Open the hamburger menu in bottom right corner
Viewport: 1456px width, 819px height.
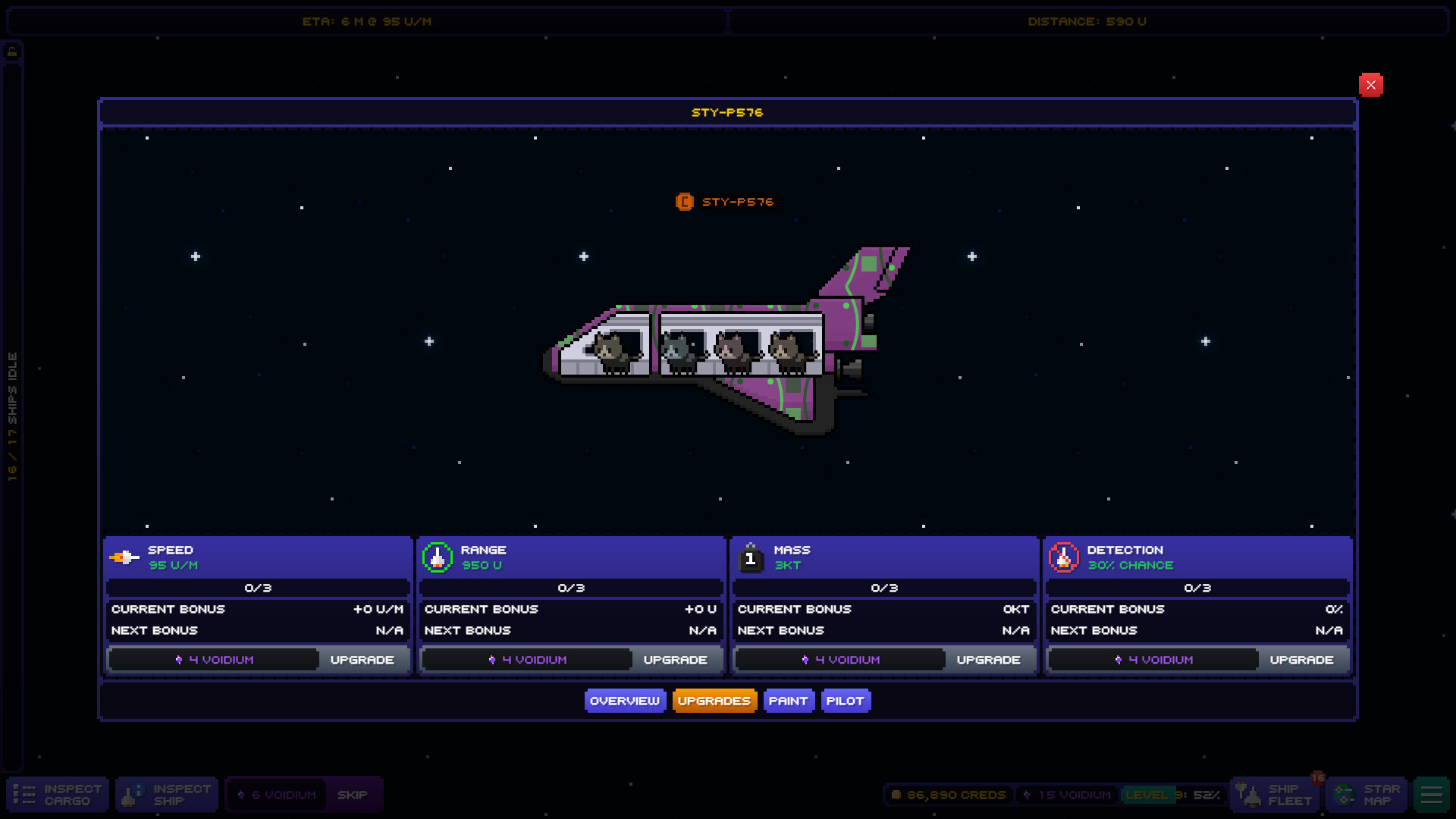[x=1432, y=794]
